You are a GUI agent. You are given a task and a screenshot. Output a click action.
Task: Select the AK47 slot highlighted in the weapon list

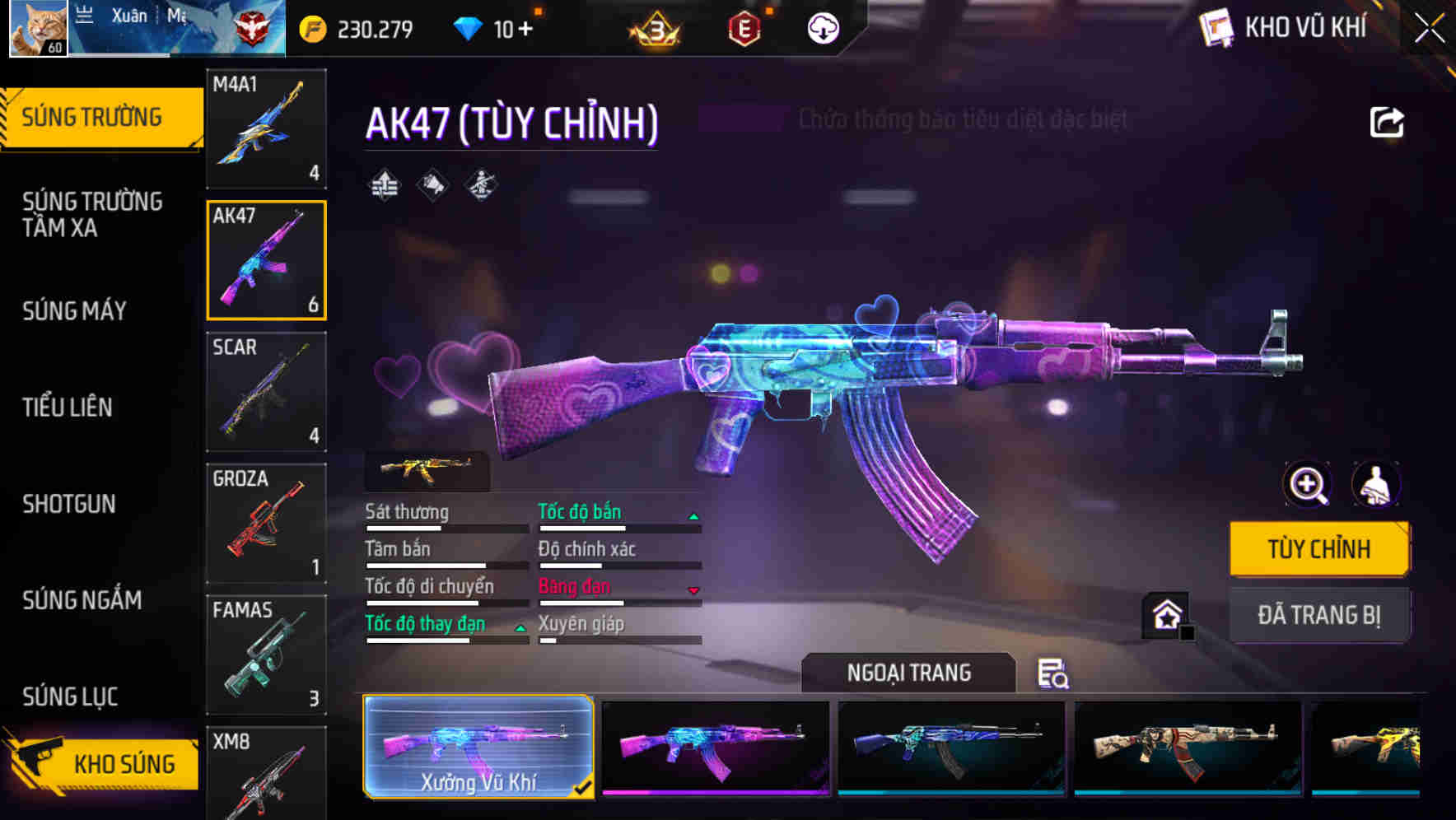tap(266, 259)
